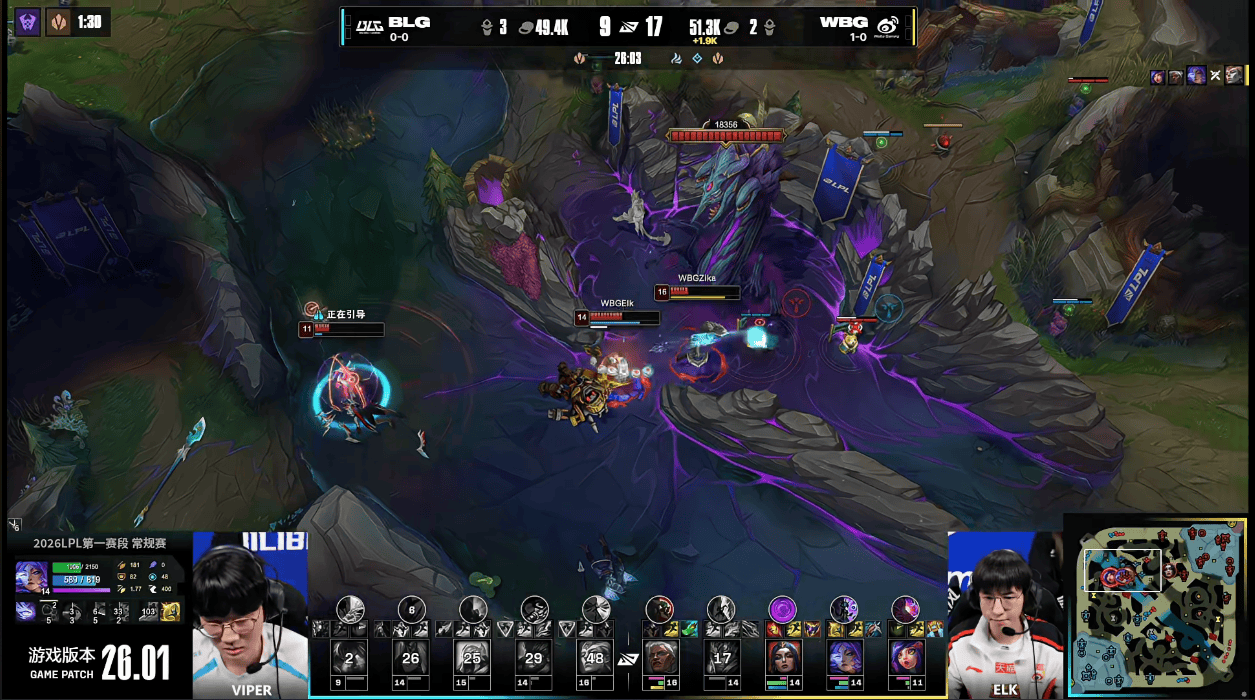The width and height of the screenshot is (1255, 700).
Task: Open the ELK player camera panel
Action: [x=1004, y=615]
